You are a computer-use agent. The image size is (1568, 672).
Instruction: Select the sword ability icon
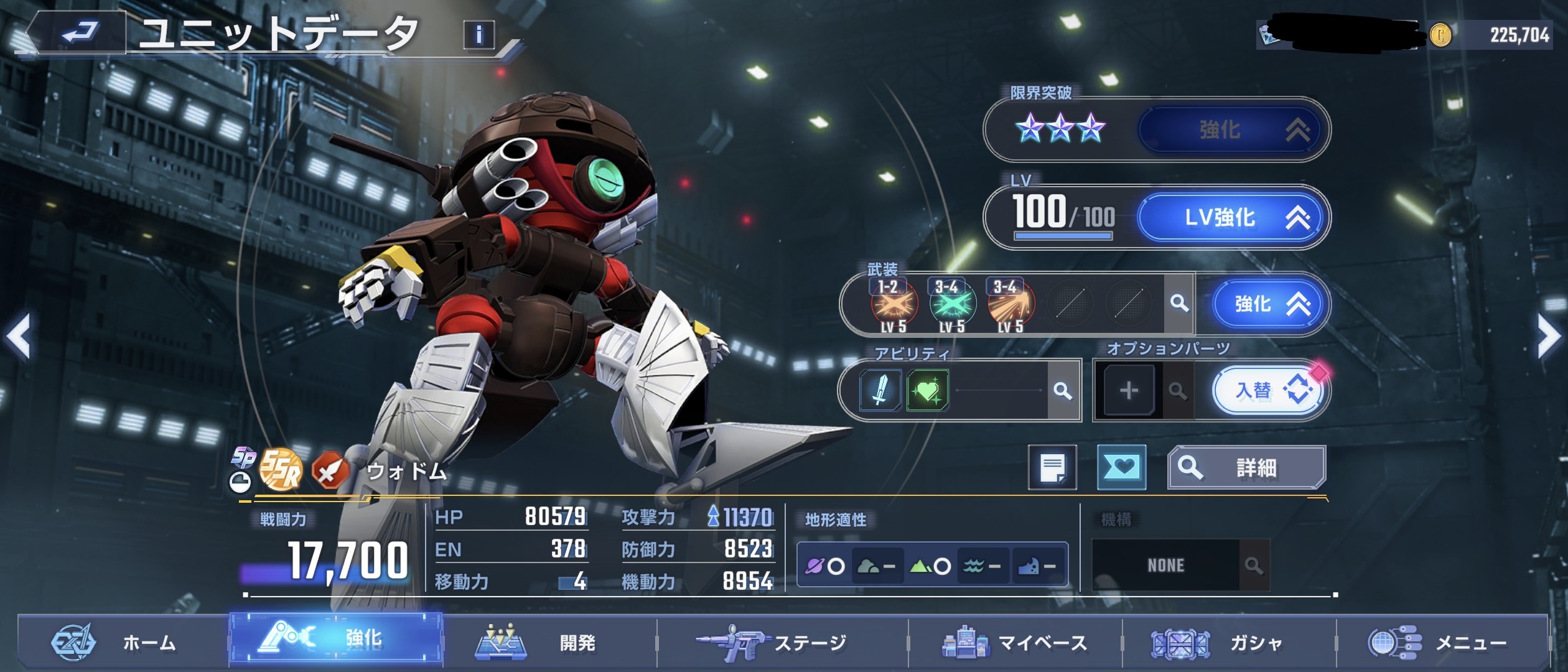[x=880, y=391]
